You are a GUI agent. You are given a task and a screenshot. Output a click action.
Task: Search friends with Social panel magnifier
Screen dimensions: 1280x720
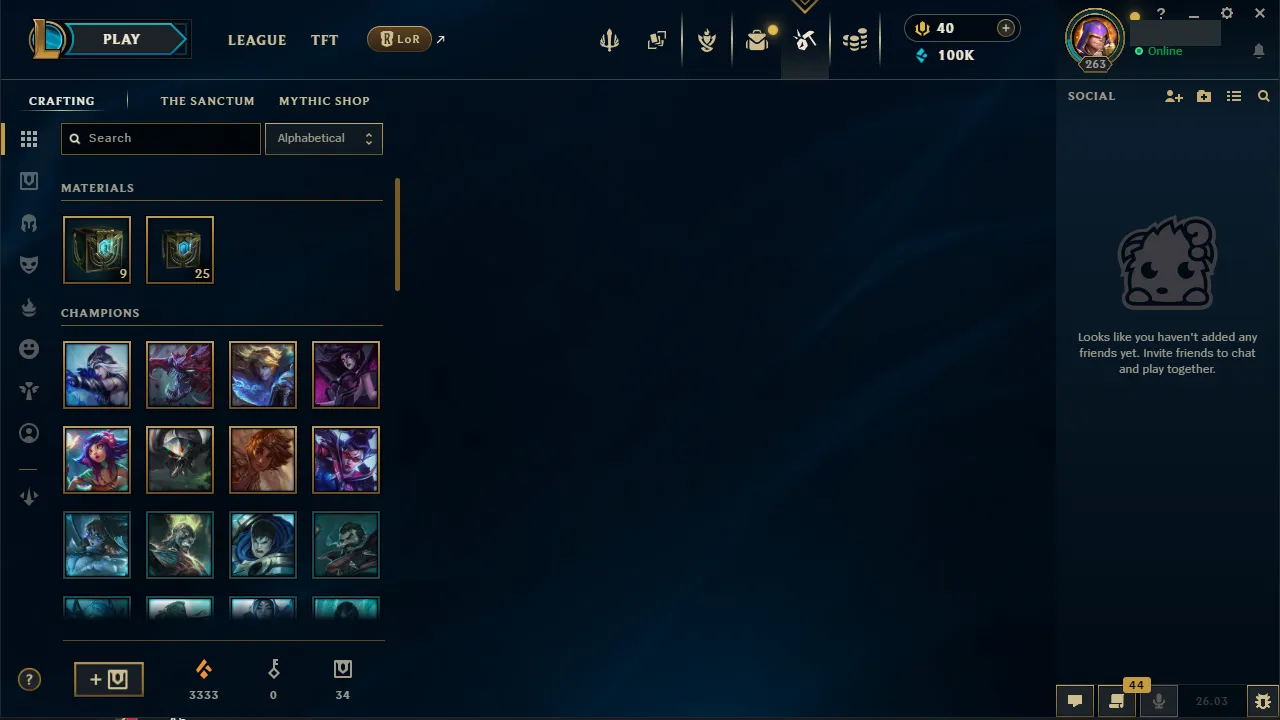[1264, 96]
